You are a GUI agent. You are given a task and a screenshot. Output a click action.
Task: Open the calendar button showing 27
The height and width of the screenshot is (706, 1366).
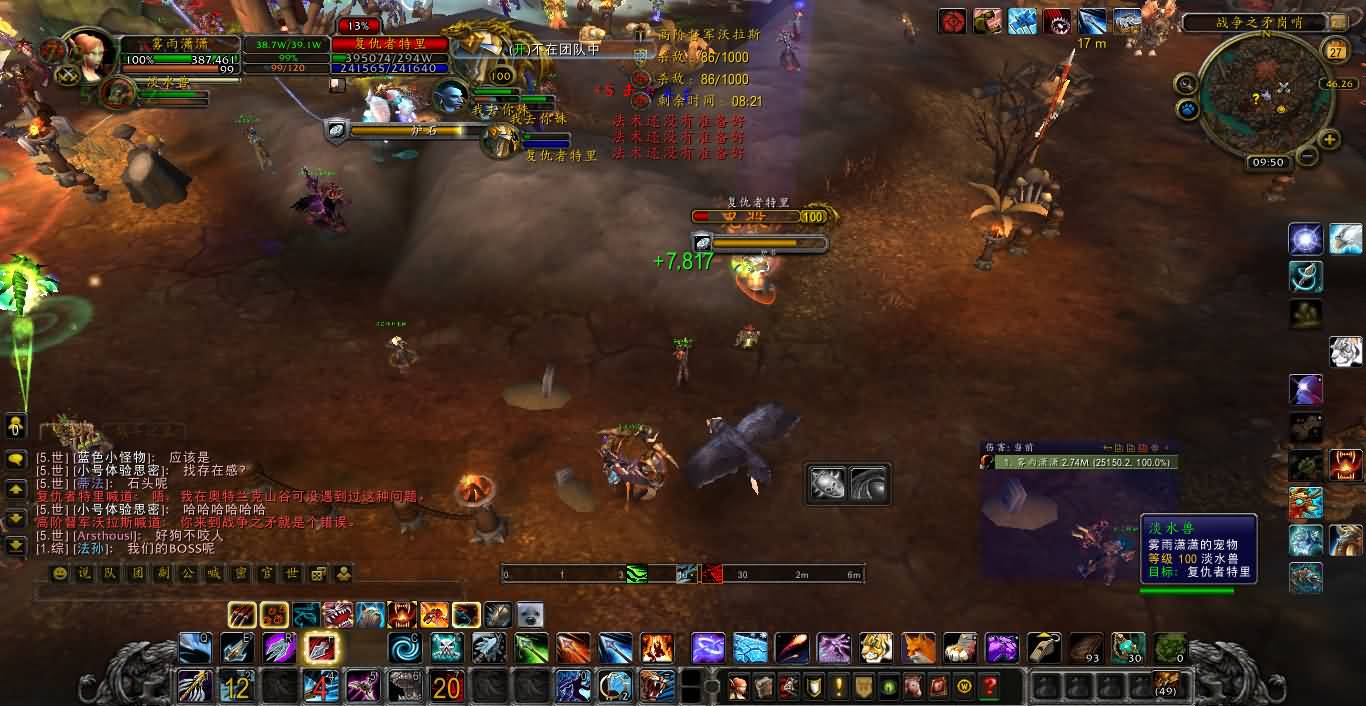[1335, 51]
